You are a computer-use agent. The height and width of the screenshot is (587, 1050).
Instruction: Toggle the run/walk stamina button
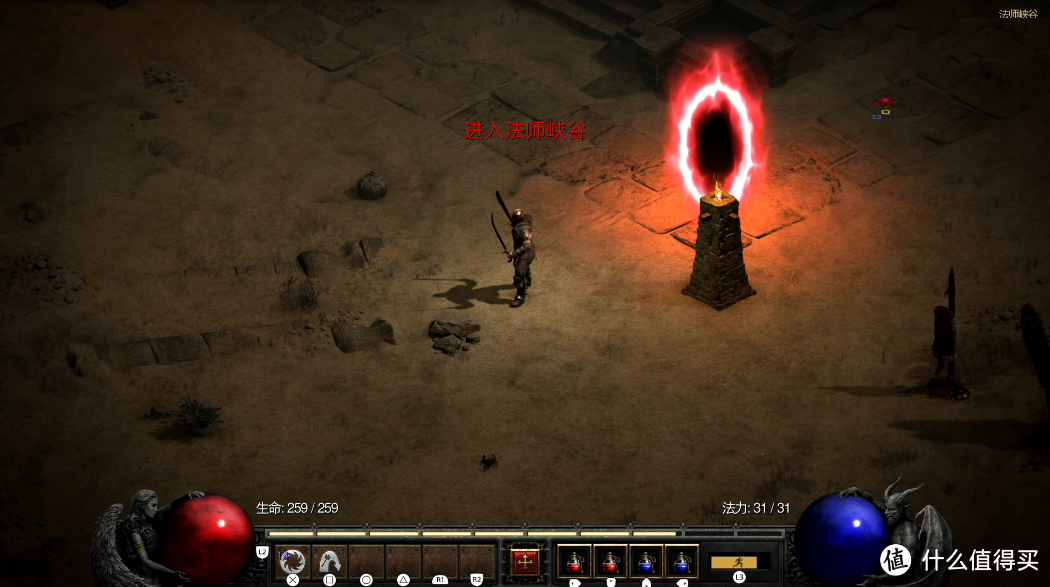740,561
